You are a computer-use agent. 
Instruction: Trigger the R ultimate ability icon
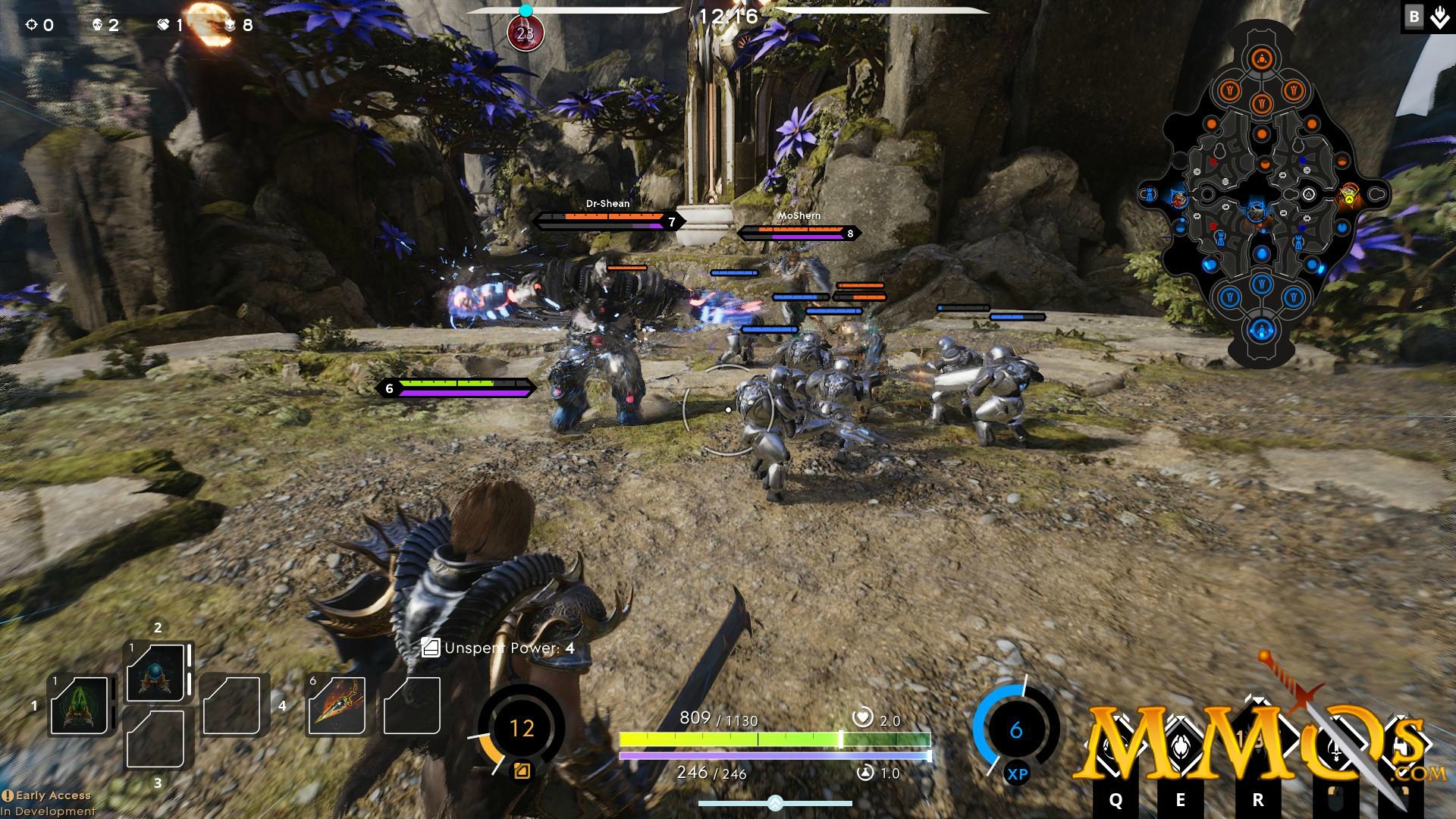coord(1258,743)
